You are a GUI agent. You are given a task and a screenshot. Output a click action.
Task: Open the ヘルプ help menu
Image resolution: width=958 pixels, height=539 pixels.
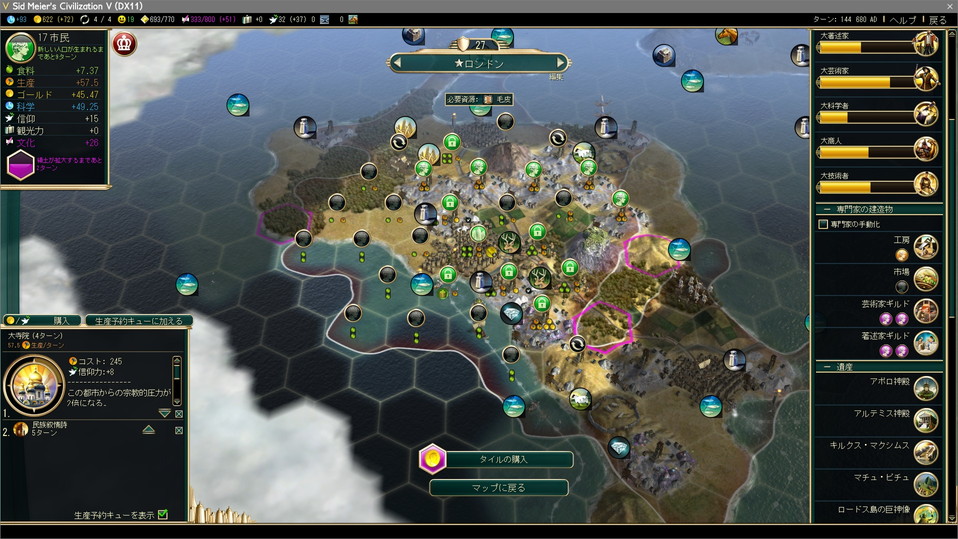(x=903, y=19)
